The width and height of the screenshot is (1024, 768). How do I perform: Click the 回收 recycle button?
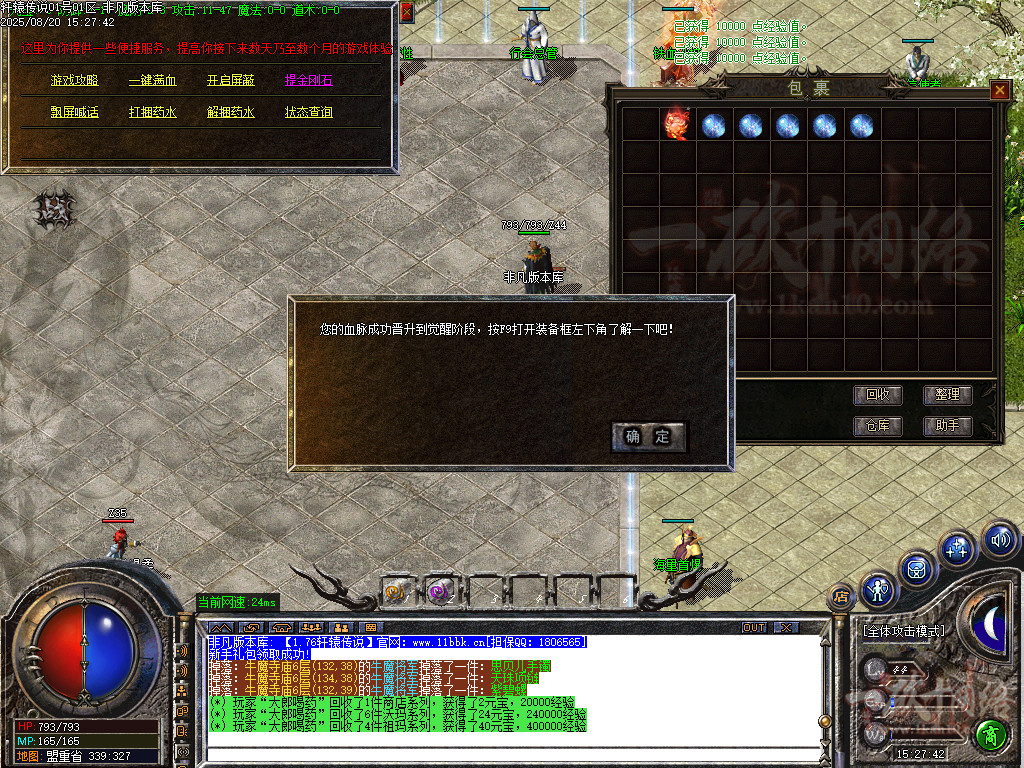[877, 395]
